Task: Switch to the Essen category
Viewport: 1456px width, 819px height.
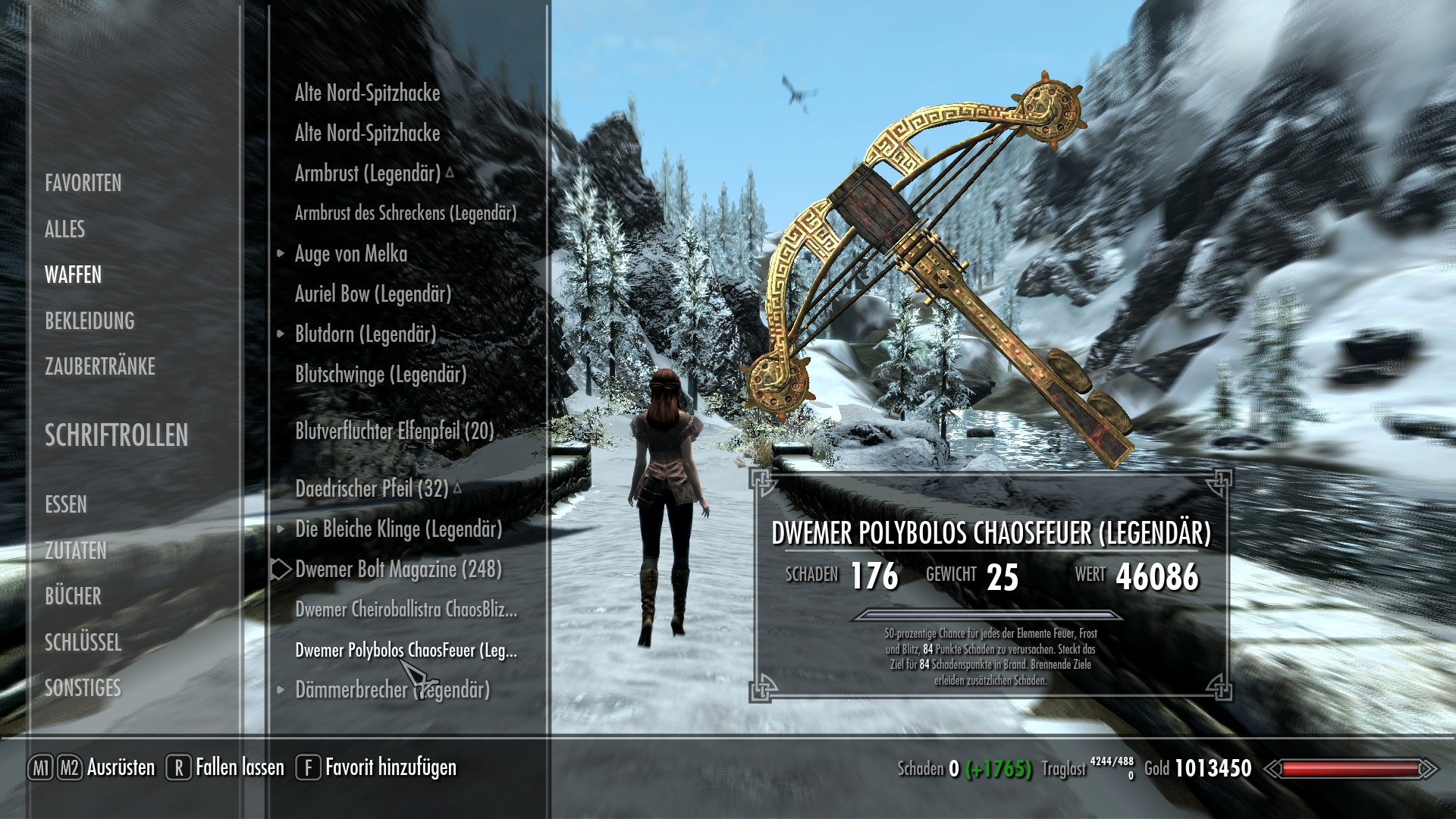Action: click(66, 504)
